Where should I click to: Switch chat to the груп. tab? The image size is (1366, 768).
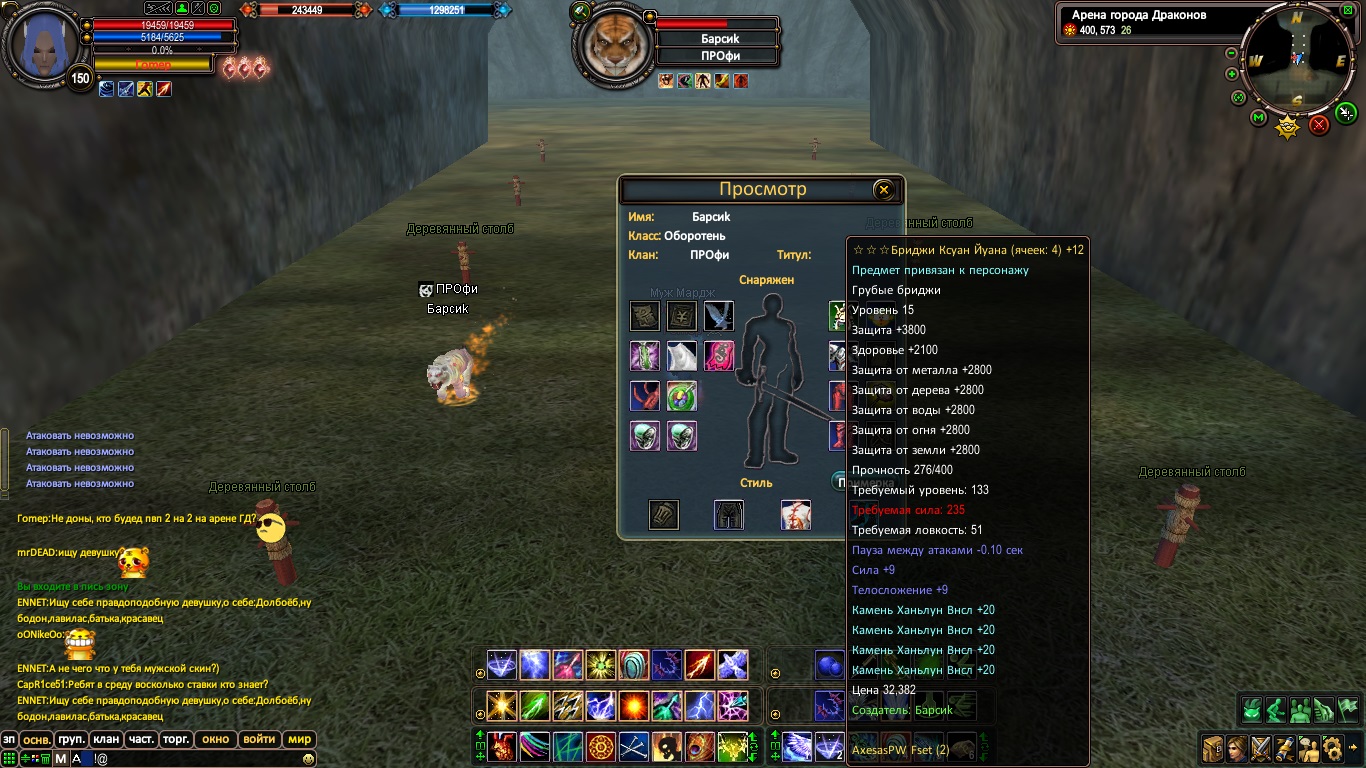71,740
